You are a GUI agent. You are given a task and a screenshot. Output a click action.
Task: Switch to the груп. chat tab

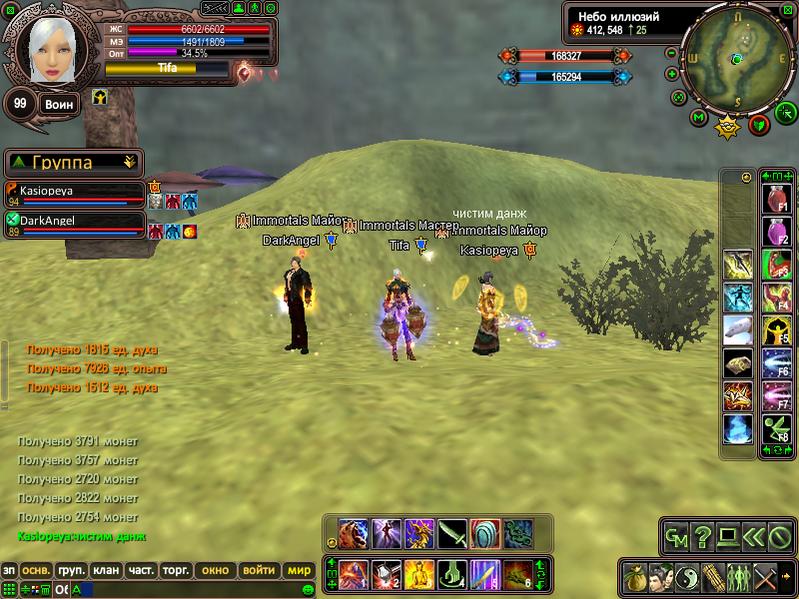pos(71,570)
